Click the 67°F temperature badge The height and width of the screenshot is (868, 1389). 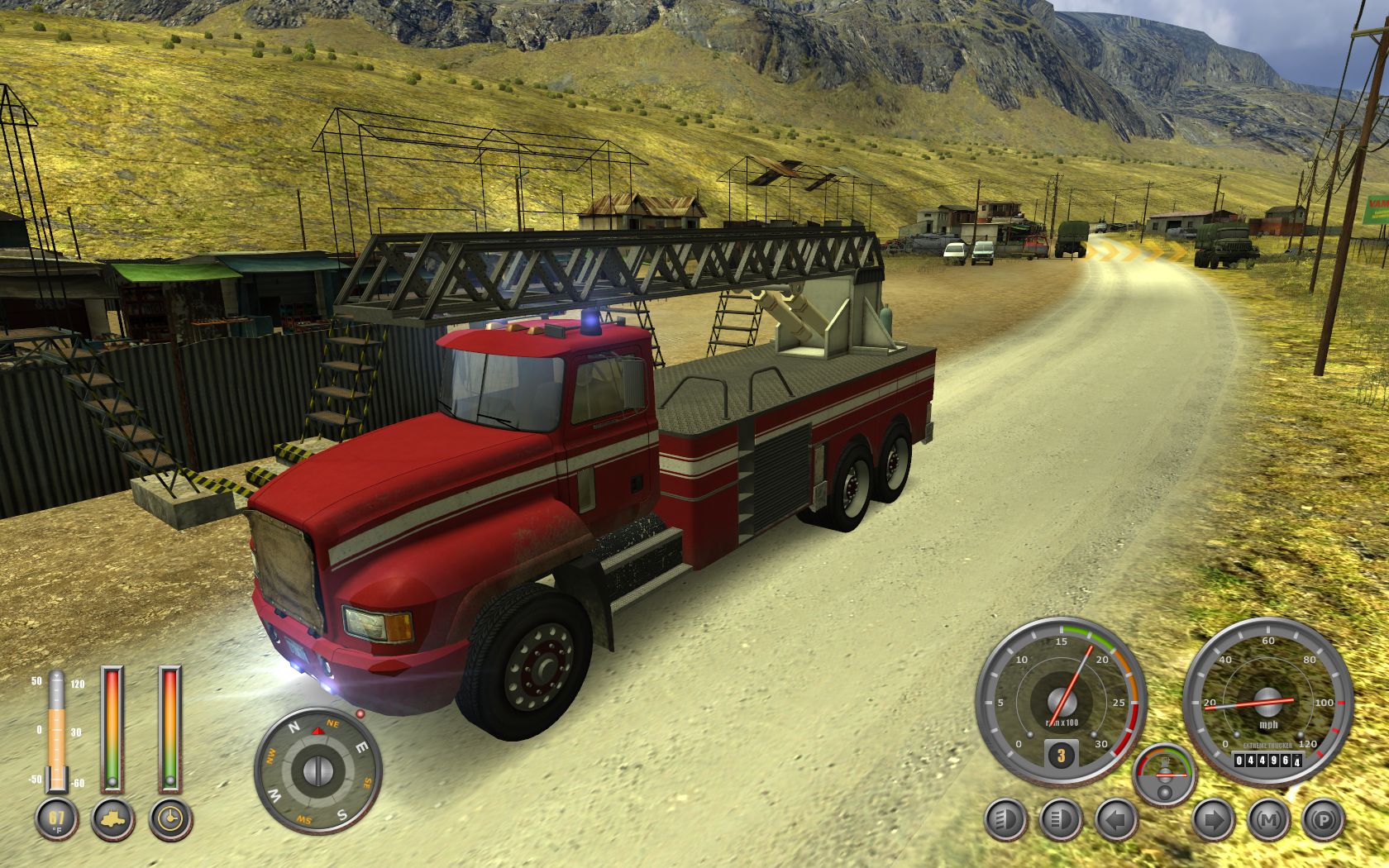pyautogui.click(x=56, y=819)
